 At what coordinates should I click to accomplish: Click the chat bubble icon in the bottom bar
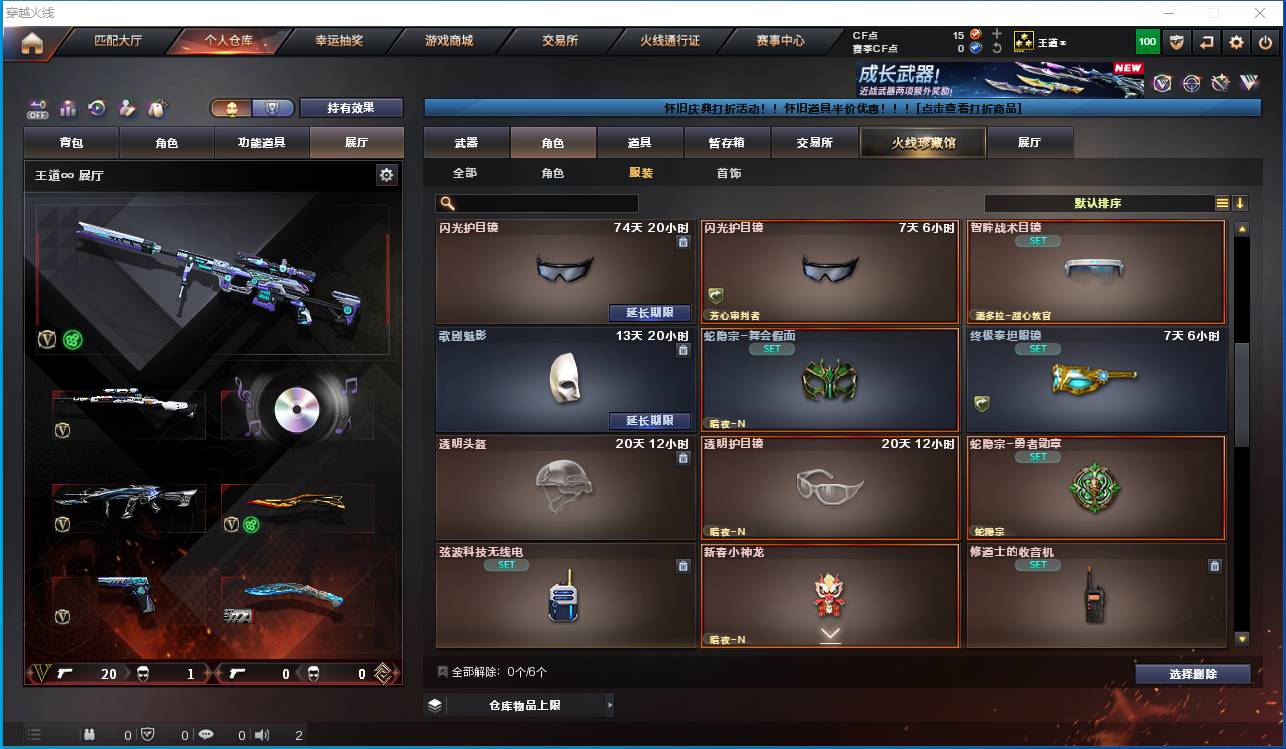[x=205, y=733]
